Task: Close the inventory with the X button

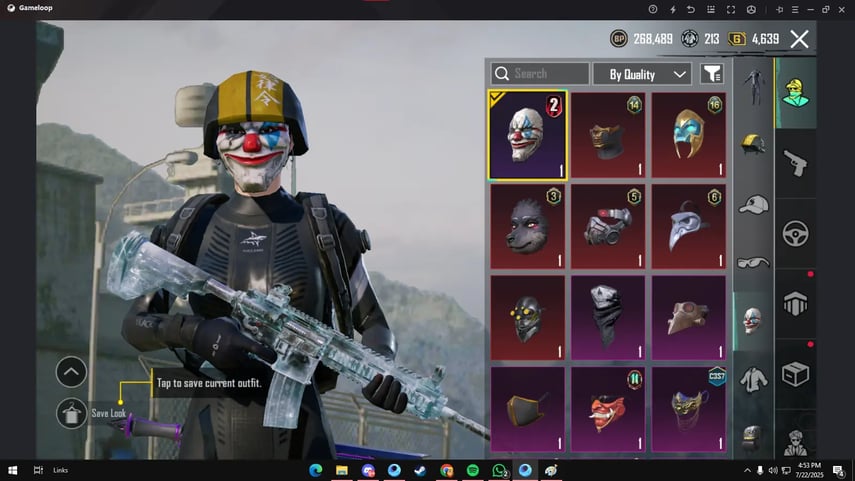Action: (799, 39)
